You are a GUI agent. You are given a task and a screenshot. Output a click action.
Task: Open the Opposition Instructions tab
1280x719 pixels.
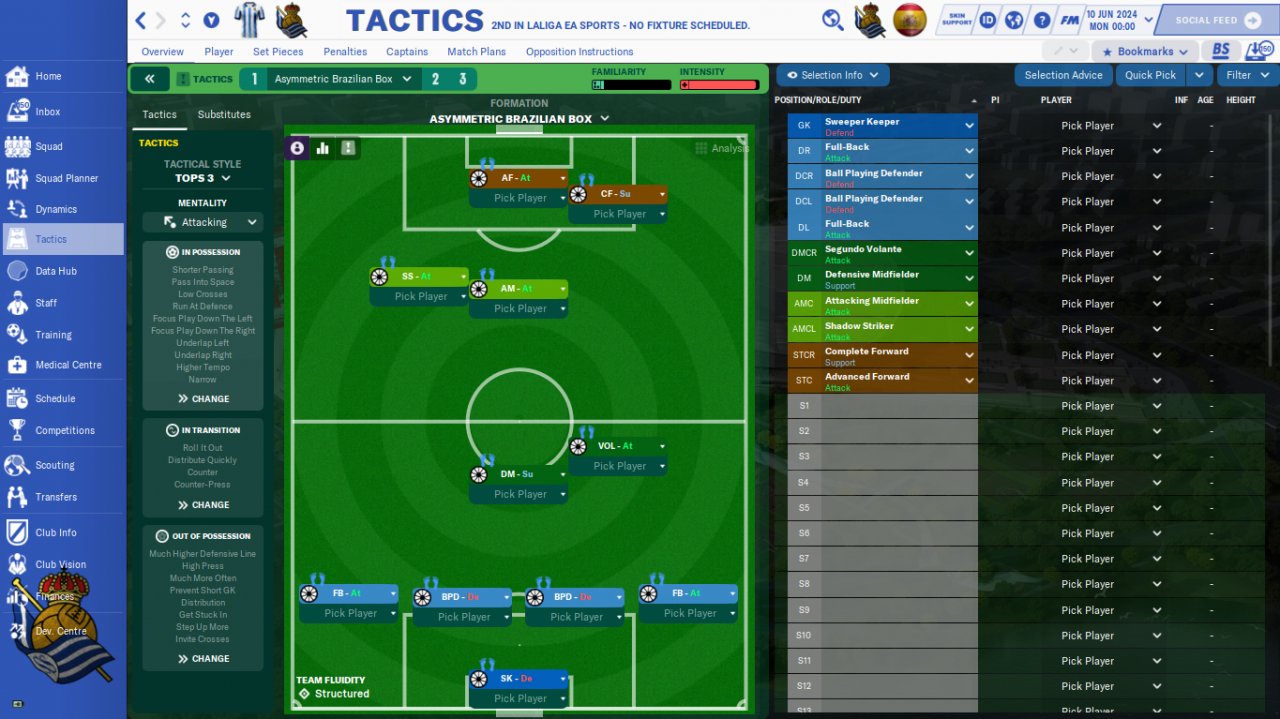(x=579, y=52)
